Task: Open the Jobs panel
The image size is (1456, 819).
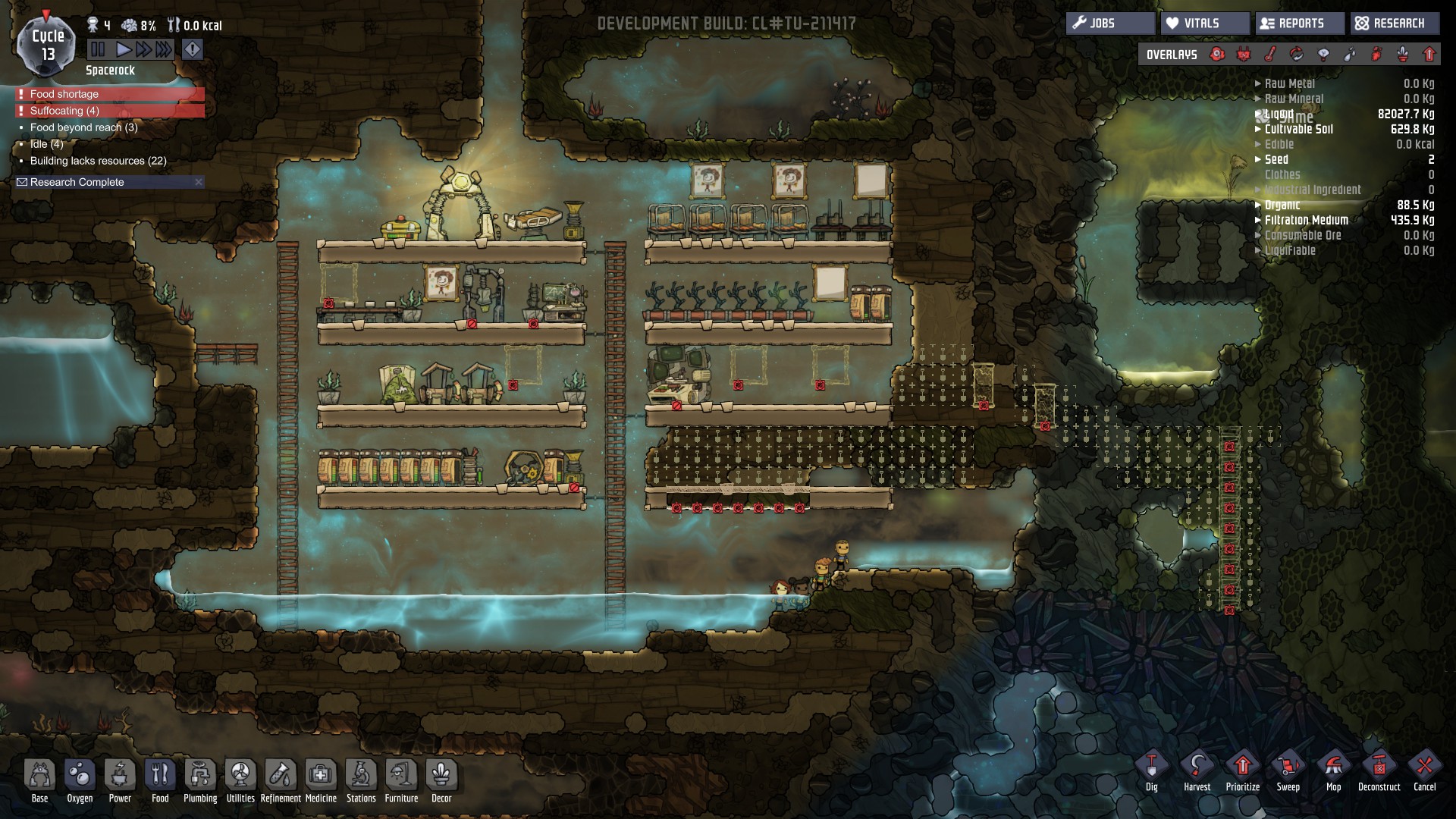Action: click(x=1110, y=24)
